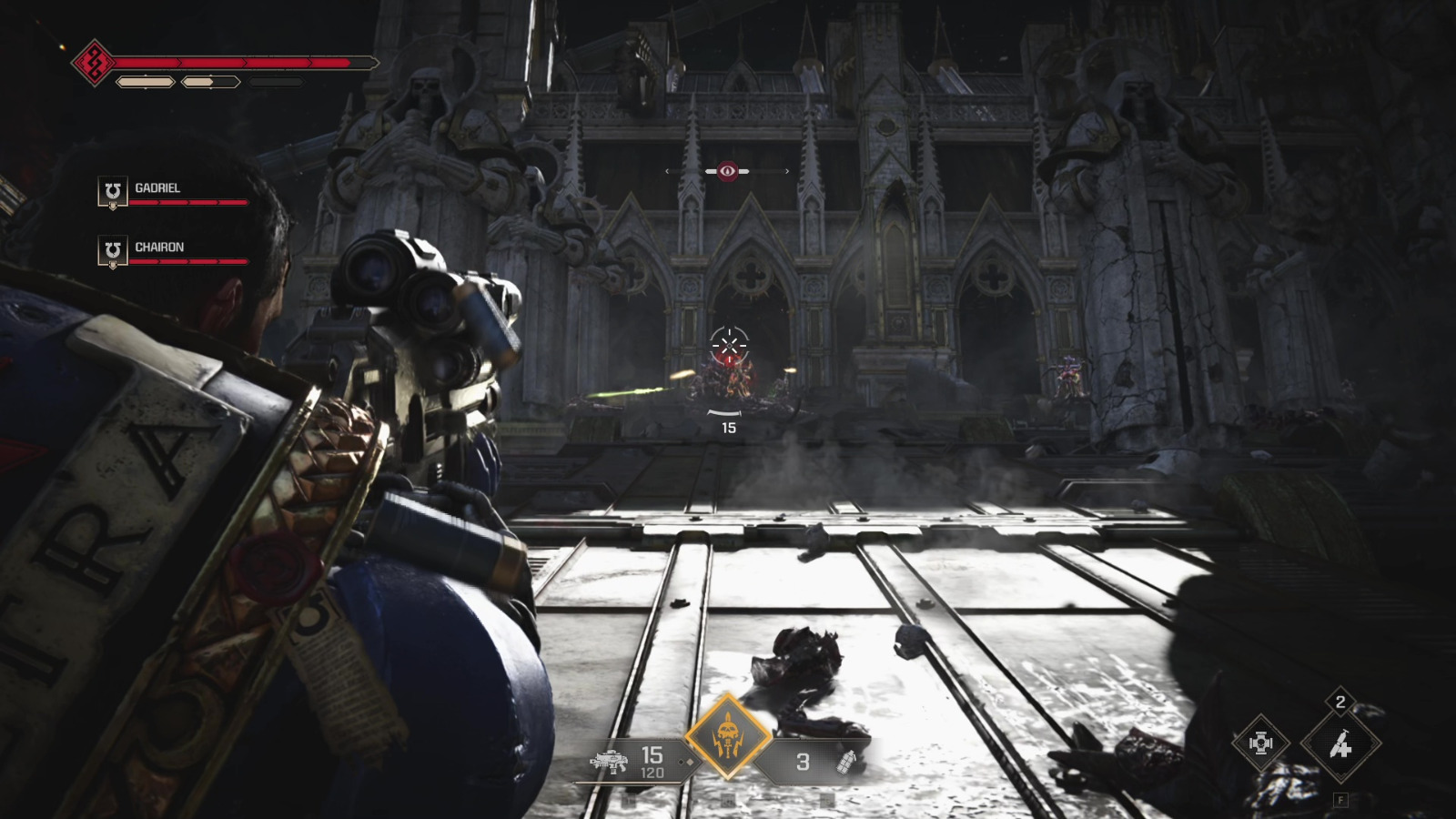Click the targeting crosshair reticle

pos(728,344)
